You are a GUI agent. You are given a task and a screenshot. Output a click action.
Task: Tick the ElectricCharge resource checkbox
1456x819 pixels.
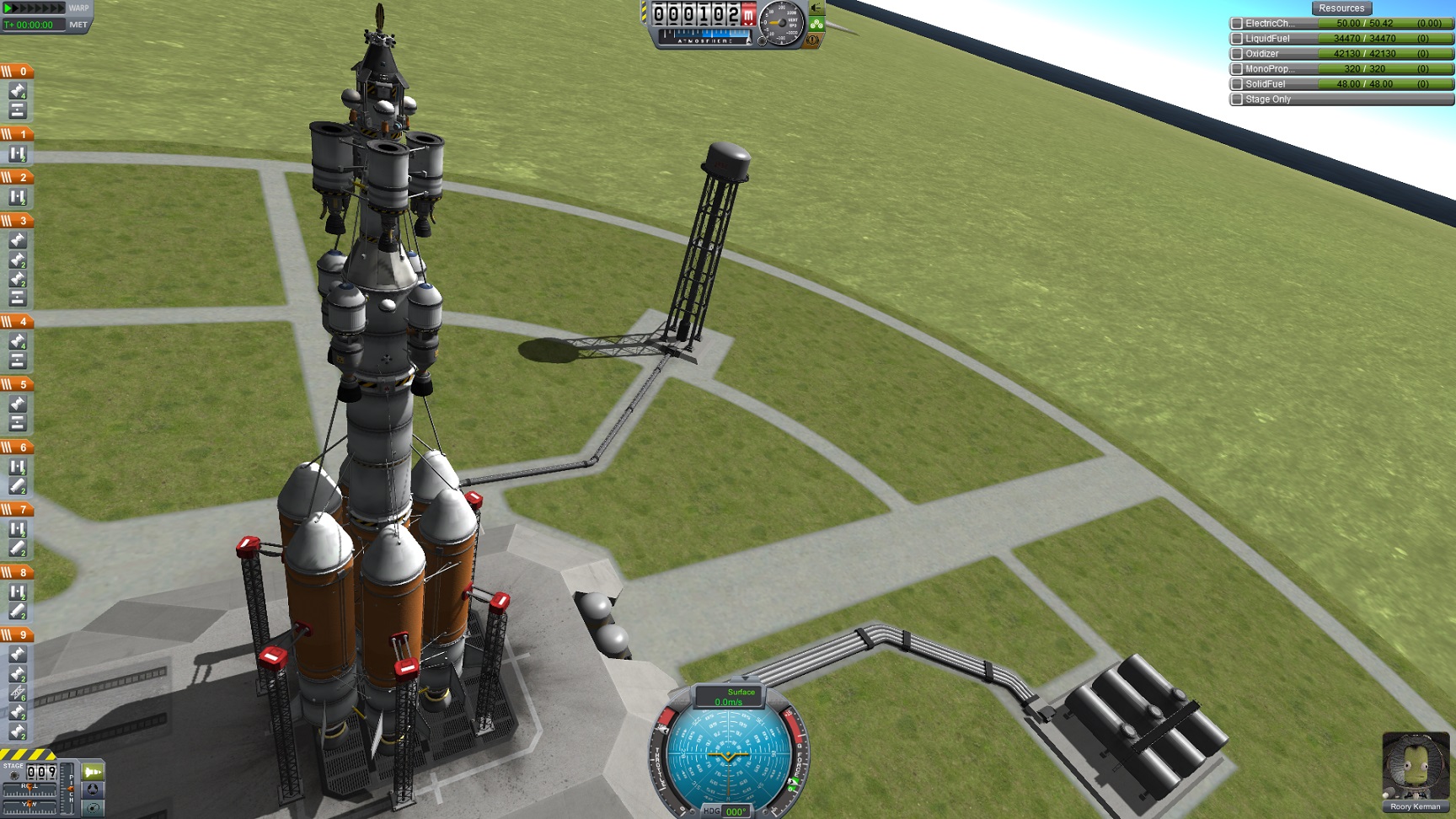(x=1237, y=24)
